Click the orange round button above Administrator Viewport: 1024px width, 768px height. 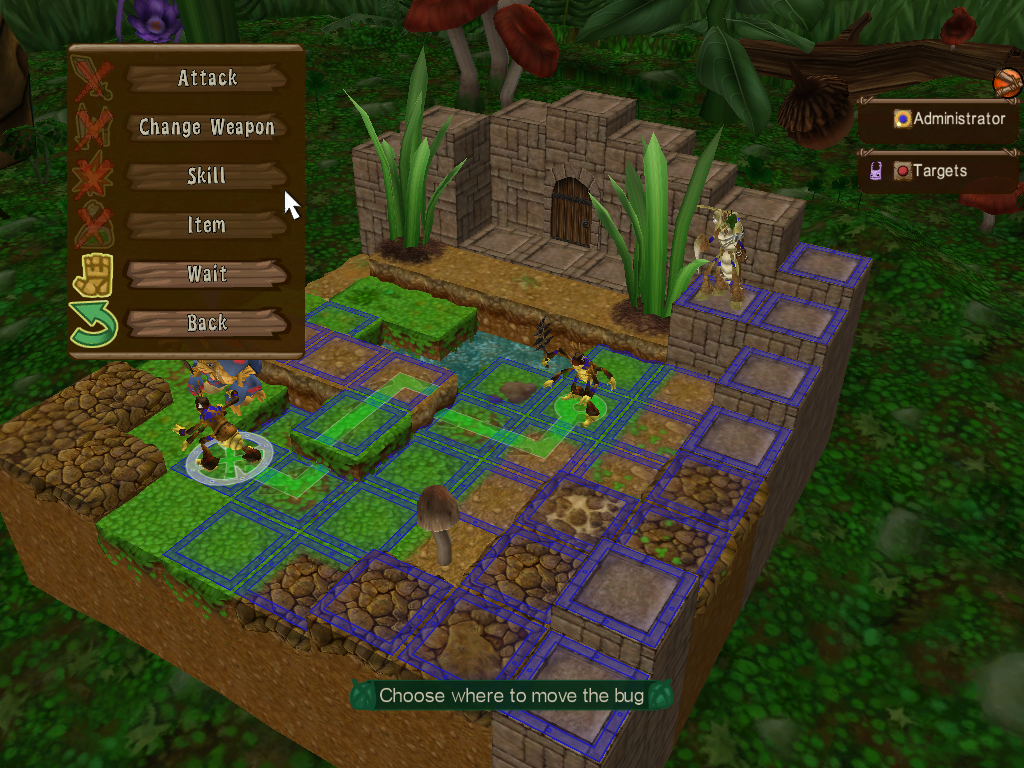point(1005,81)
